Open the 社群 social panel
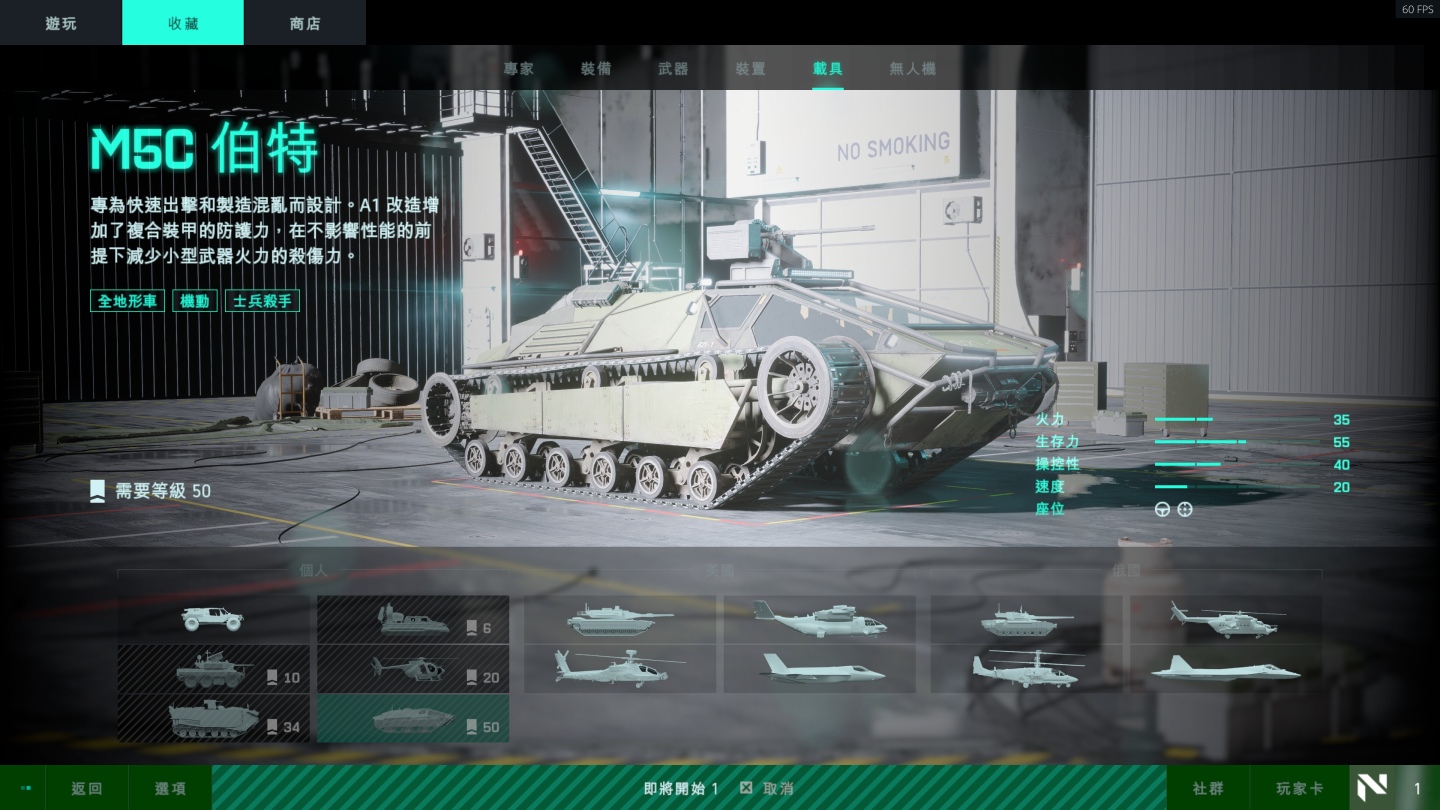 1208,788
